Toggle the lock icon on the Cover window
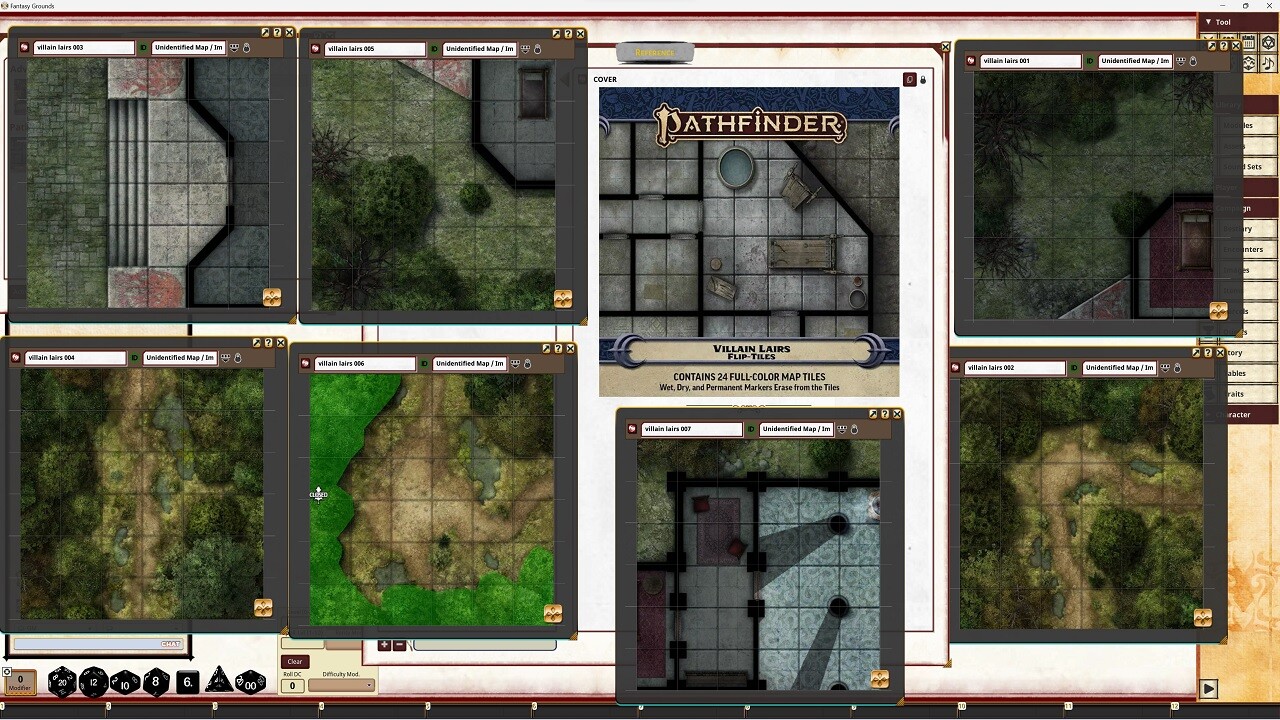 click(x=923, y=79)
